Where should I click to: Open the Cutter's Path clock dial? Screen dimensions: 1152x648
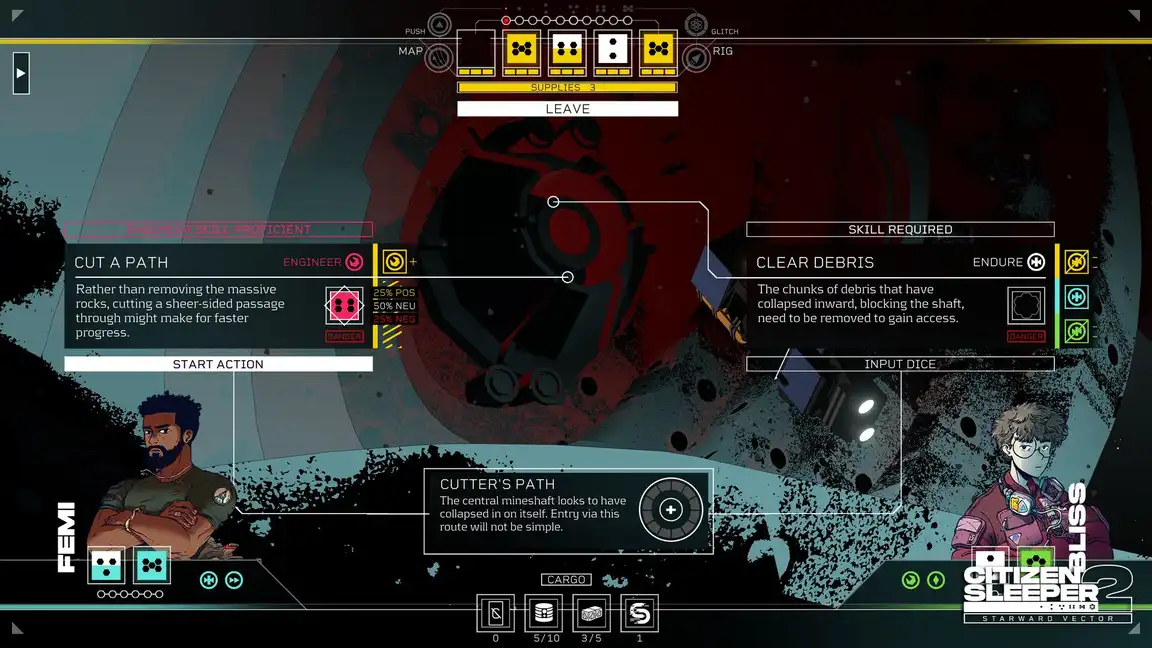(671, 510)
